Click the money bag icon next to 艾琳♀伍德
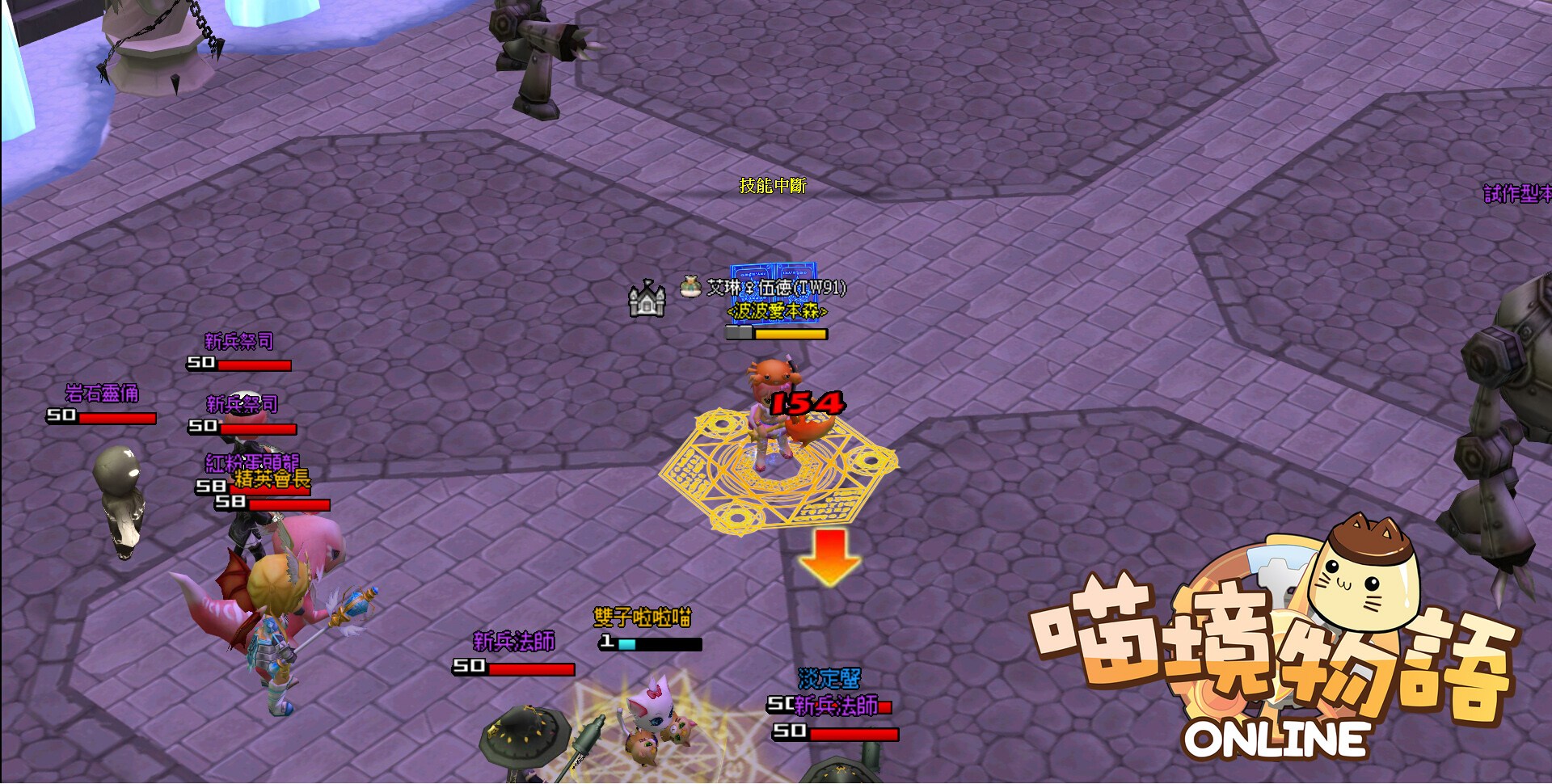 pyautogui.click(x=689, y=287)
